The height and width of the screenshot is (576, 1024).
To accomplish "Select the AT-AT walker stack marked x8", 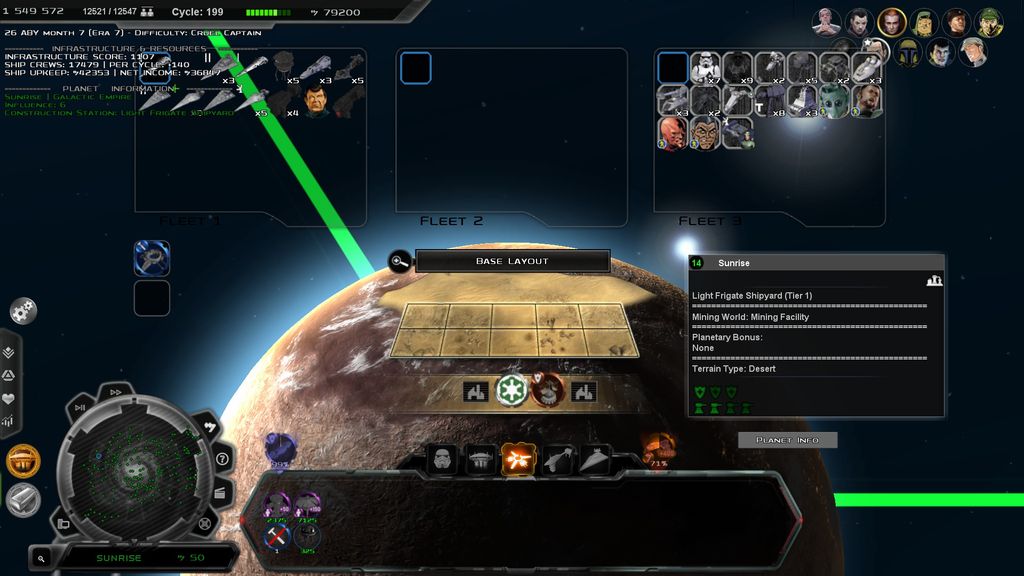I will [x=769, y=100].
